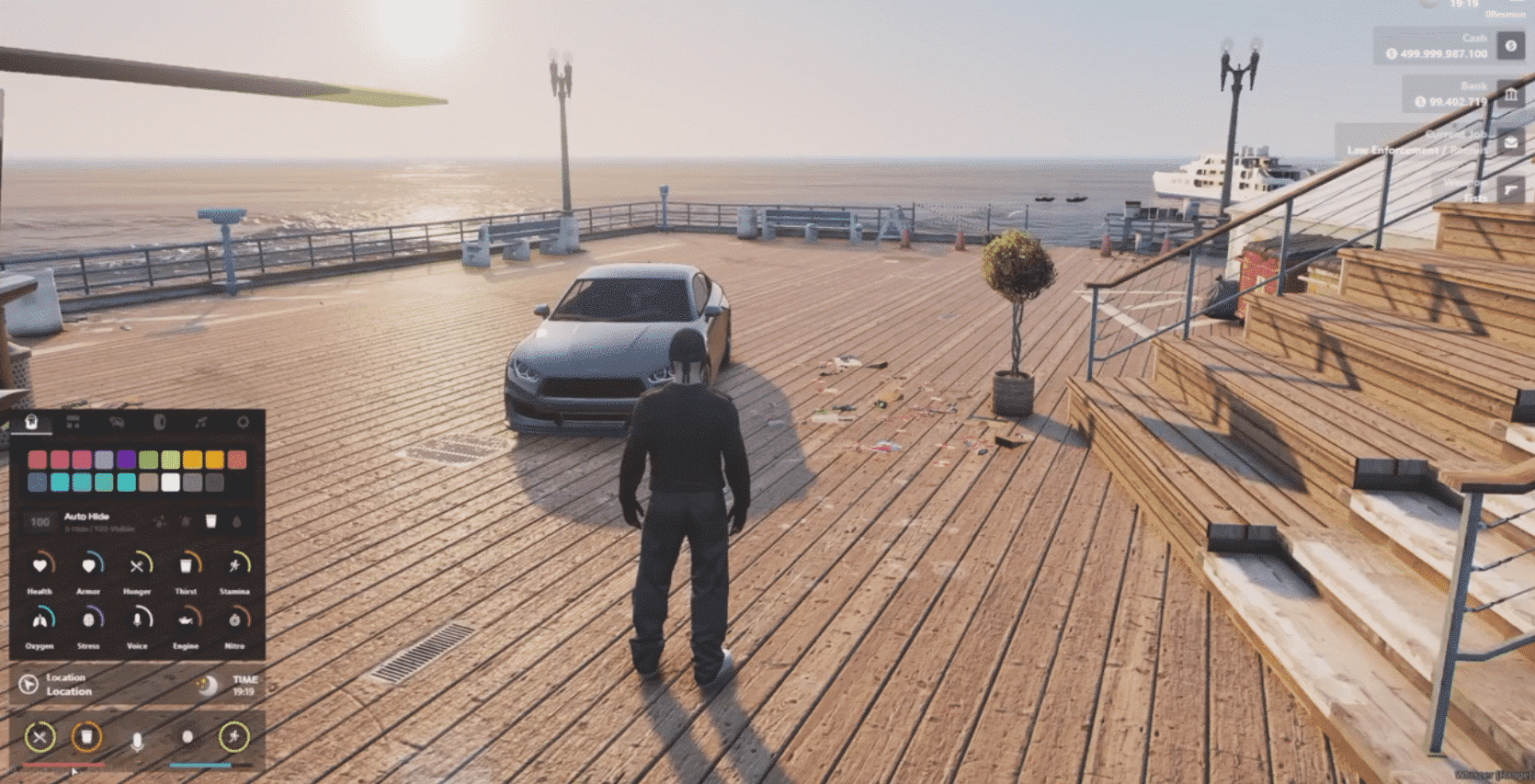The width and height of the screenshot is (1535, 784).
Task: Click the microphone icon in the bottom HUD
Action: click(137, 740)
